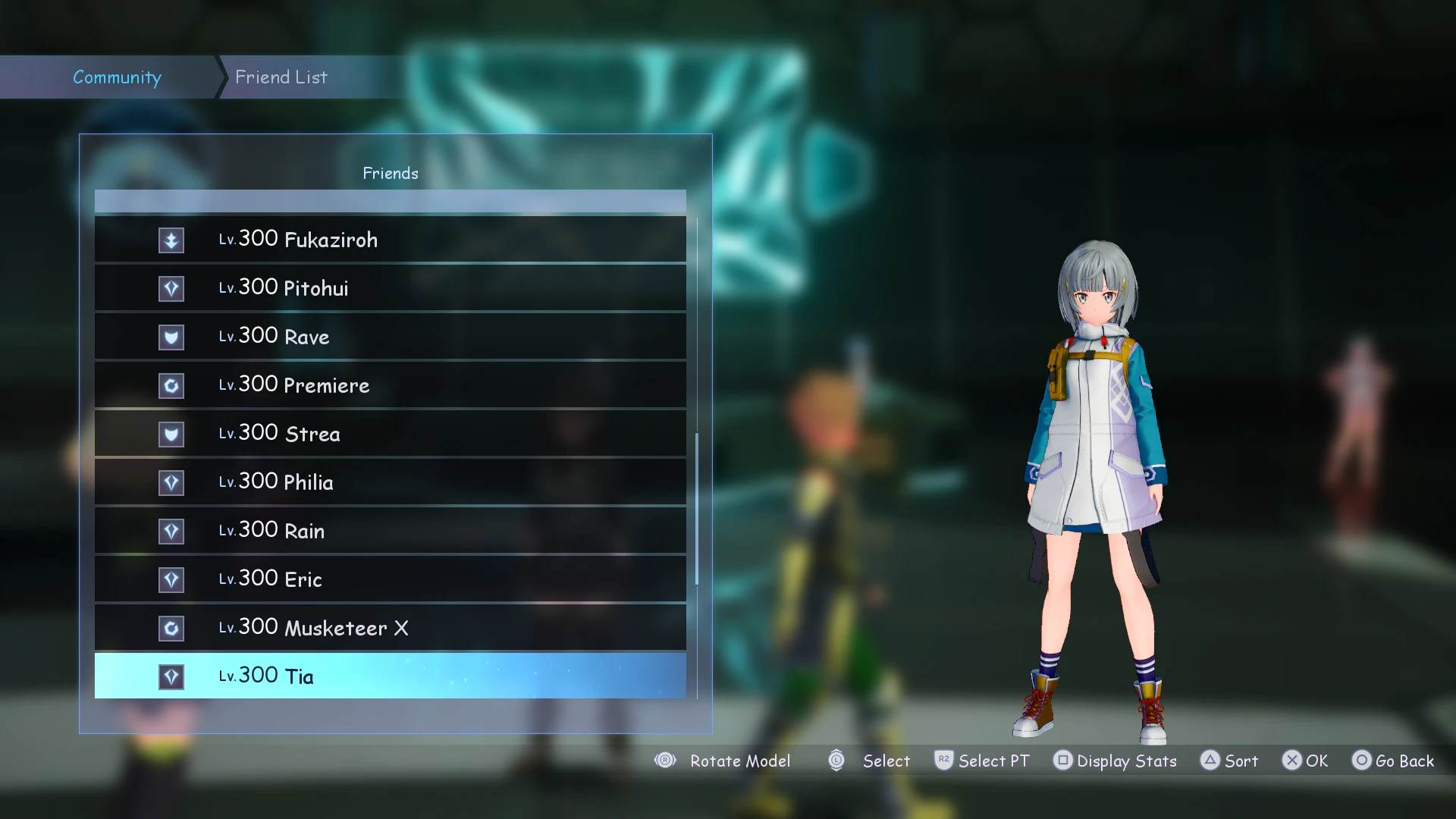The height and width of the screenshot is (819, 1456).
Task: Pick Rave from the friends list
Action: [x=390, y=337]
